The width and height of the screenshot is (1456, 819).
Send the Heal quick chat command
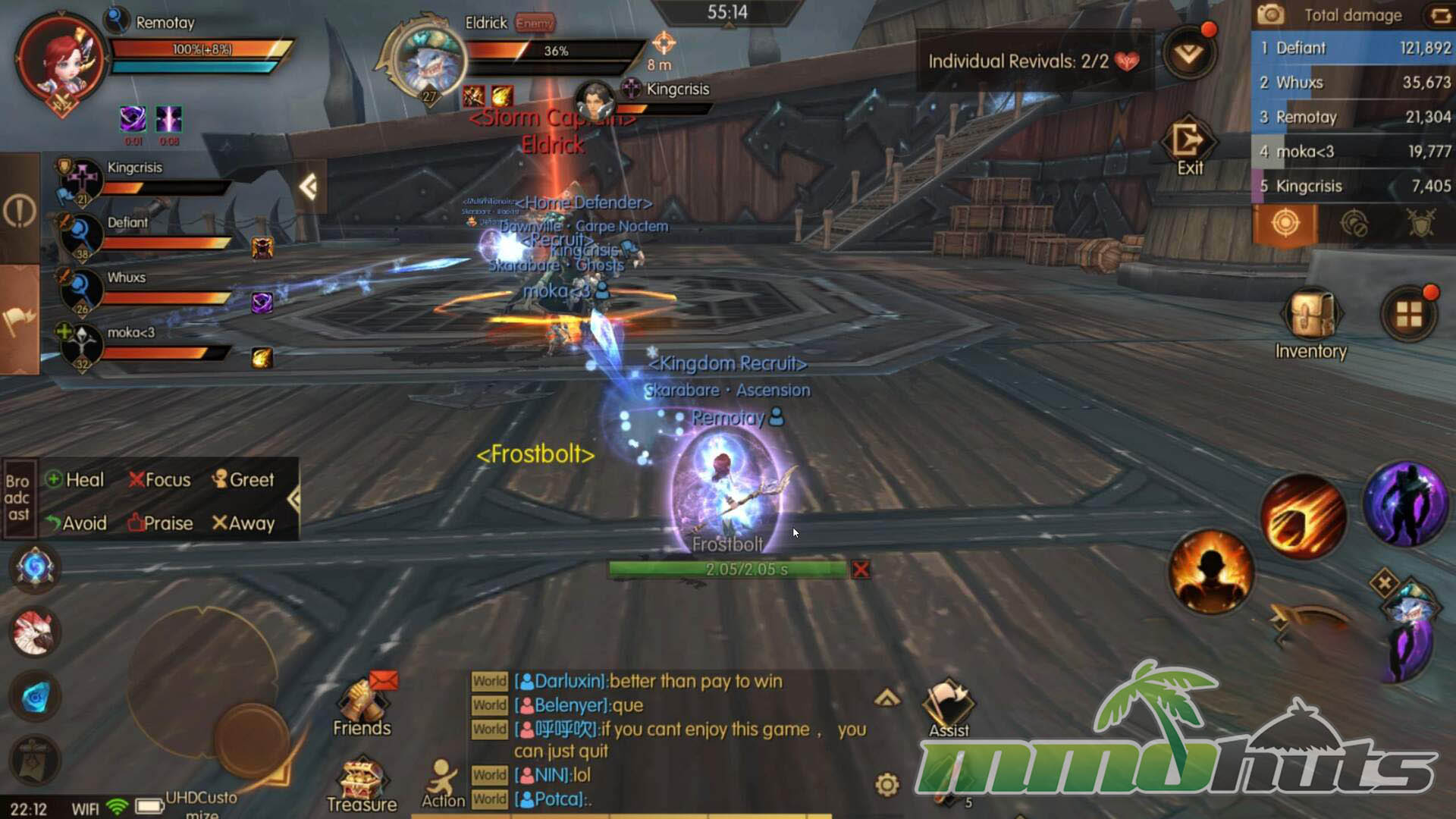coord(75,480)
